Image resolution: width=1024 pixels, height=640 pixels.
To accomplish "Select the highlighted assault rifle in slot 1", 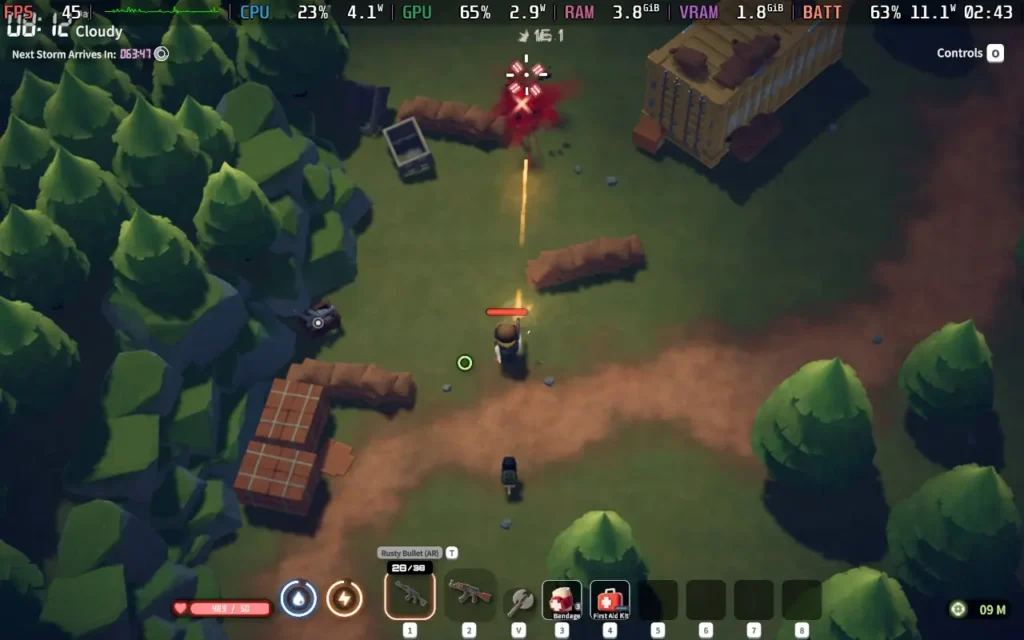I will coord(410,595).
